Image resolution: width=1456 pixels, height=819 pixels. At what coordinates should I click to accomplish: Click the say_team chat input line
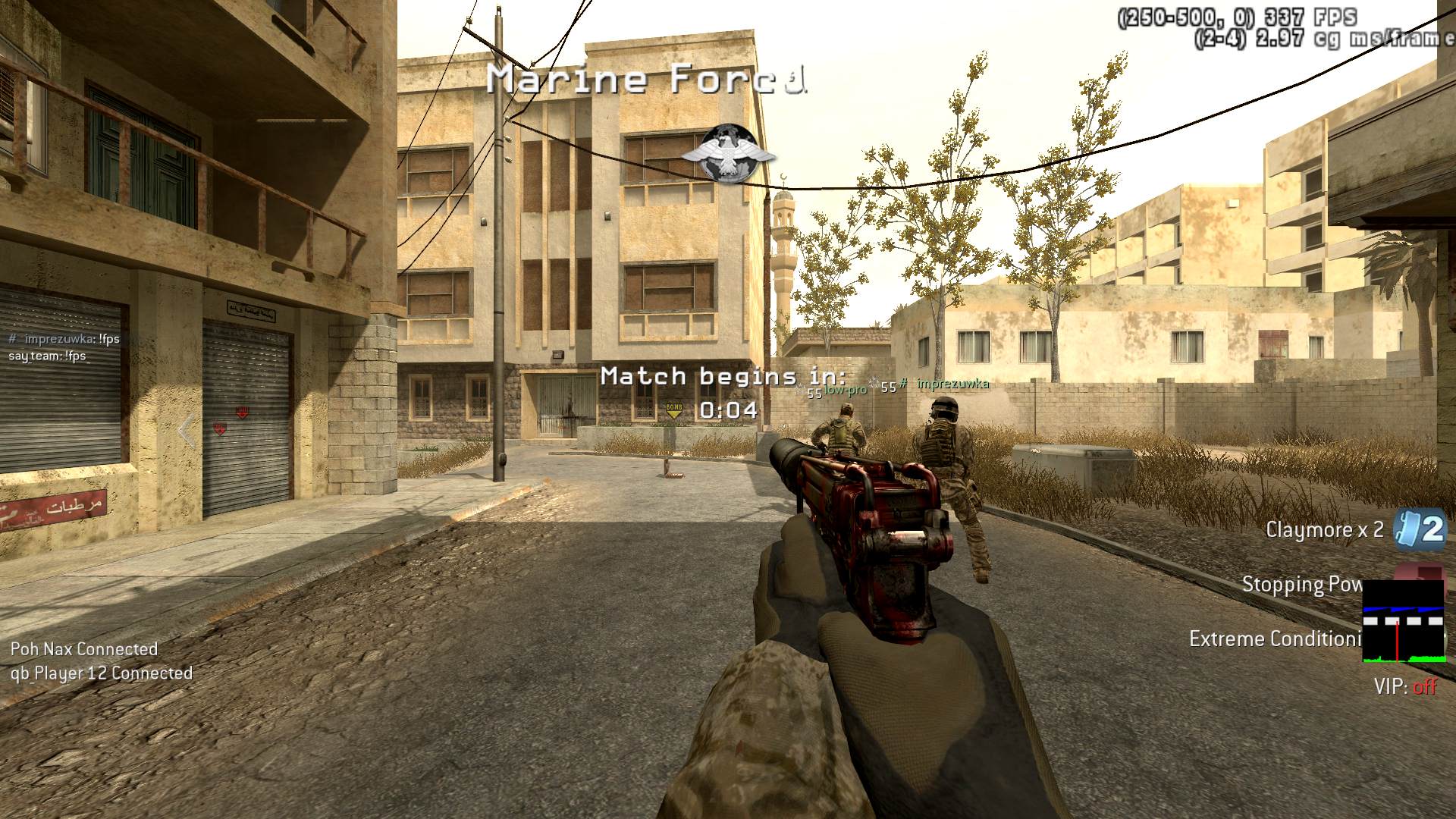[49, 356]
